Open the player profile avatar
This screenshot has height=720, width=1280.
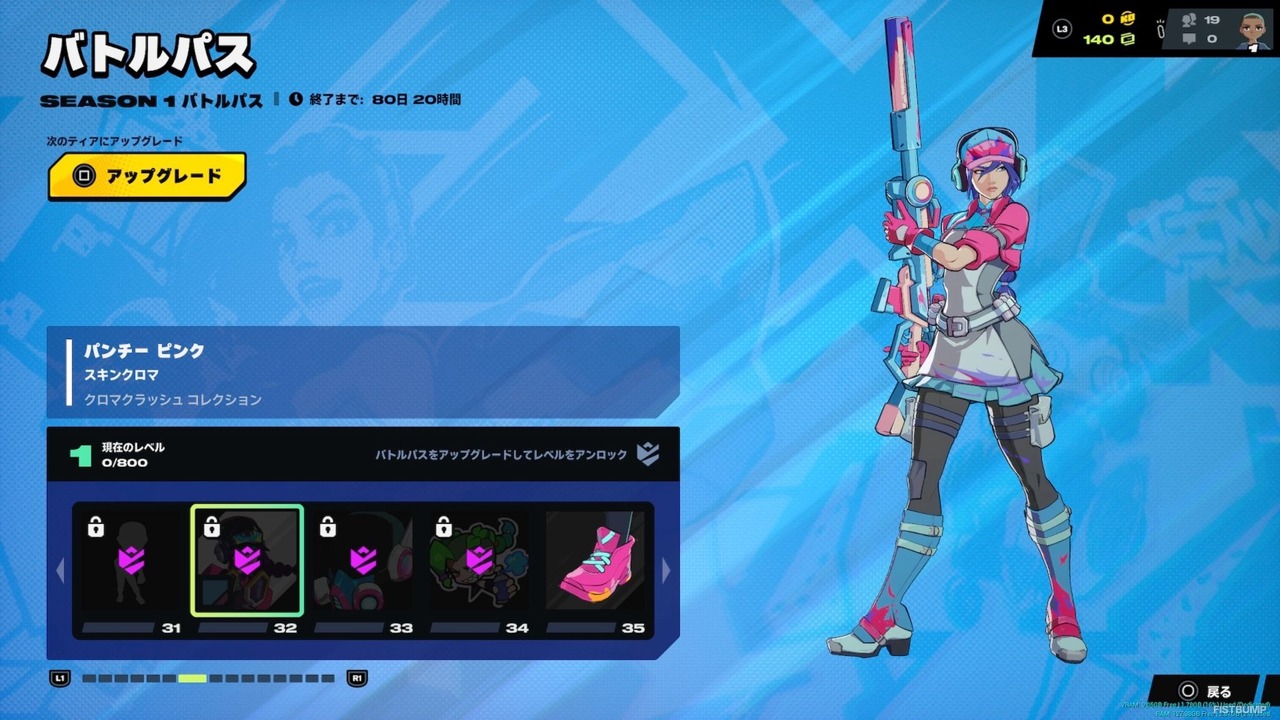click(x=1250, y=29)
